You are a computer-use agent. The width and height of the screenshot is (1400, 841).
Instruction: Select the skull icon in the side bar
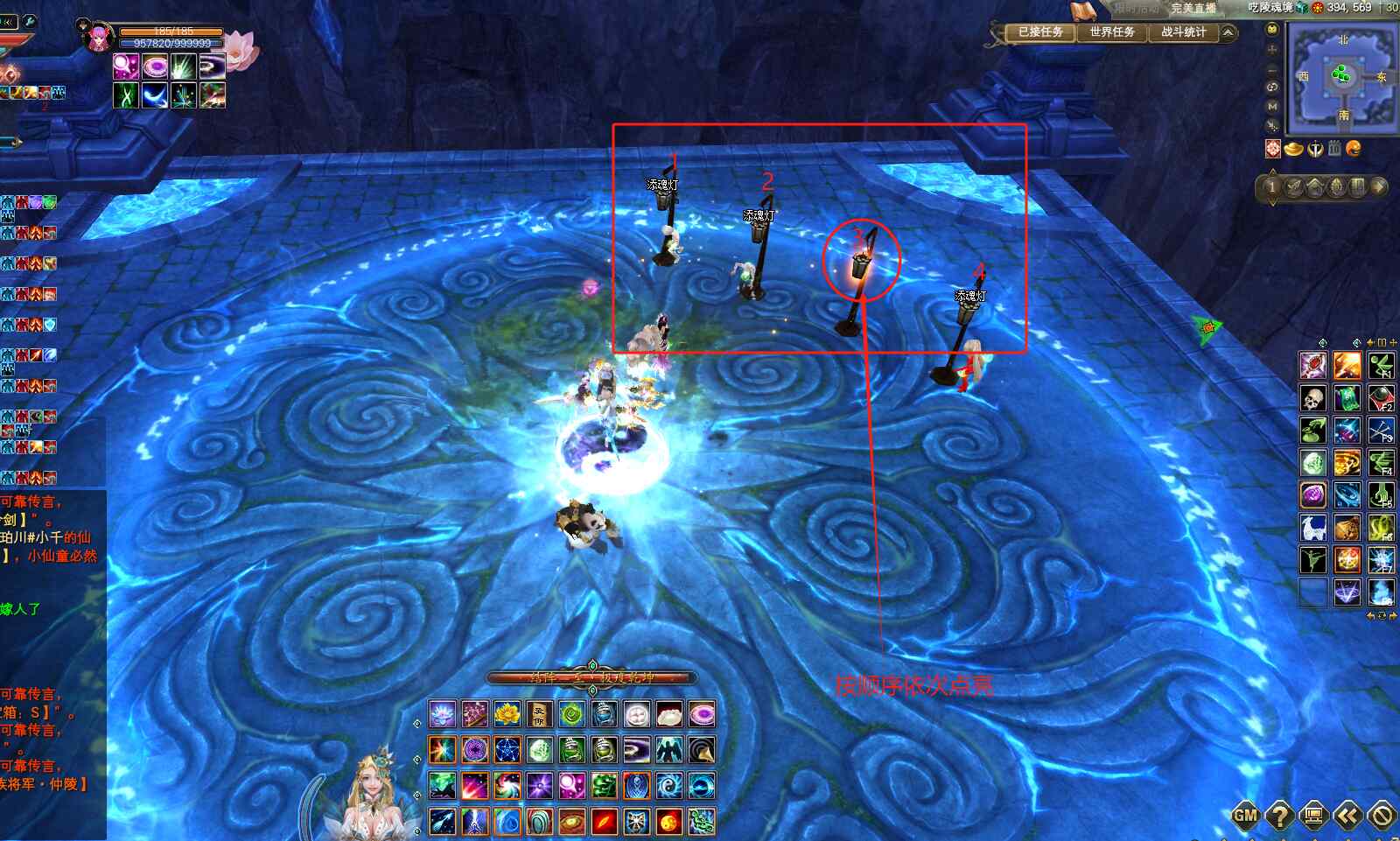(x=1312, y=399)
